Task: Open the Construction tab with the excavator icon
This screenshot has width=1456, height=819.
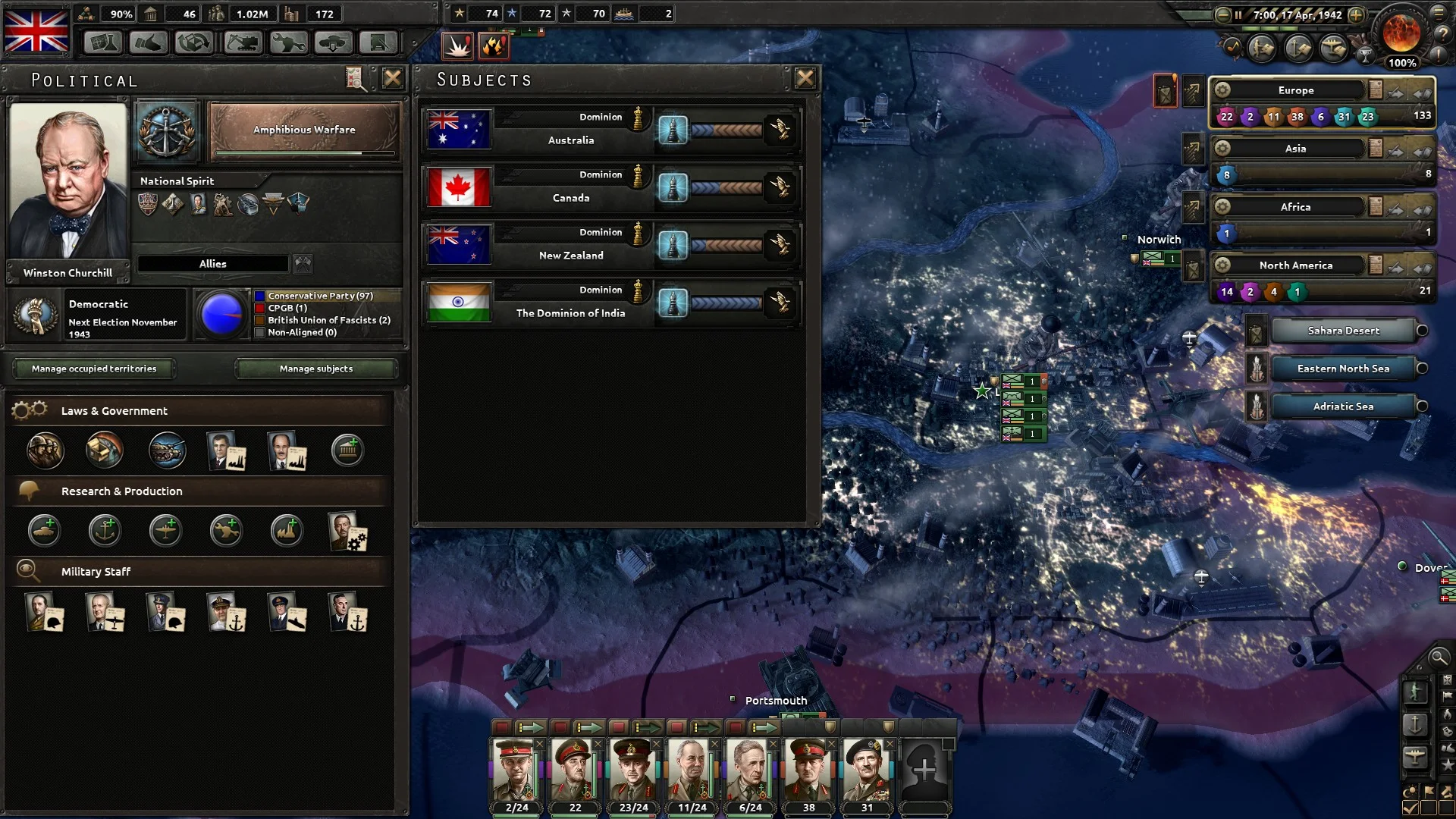Action: [x=241, y=42]
